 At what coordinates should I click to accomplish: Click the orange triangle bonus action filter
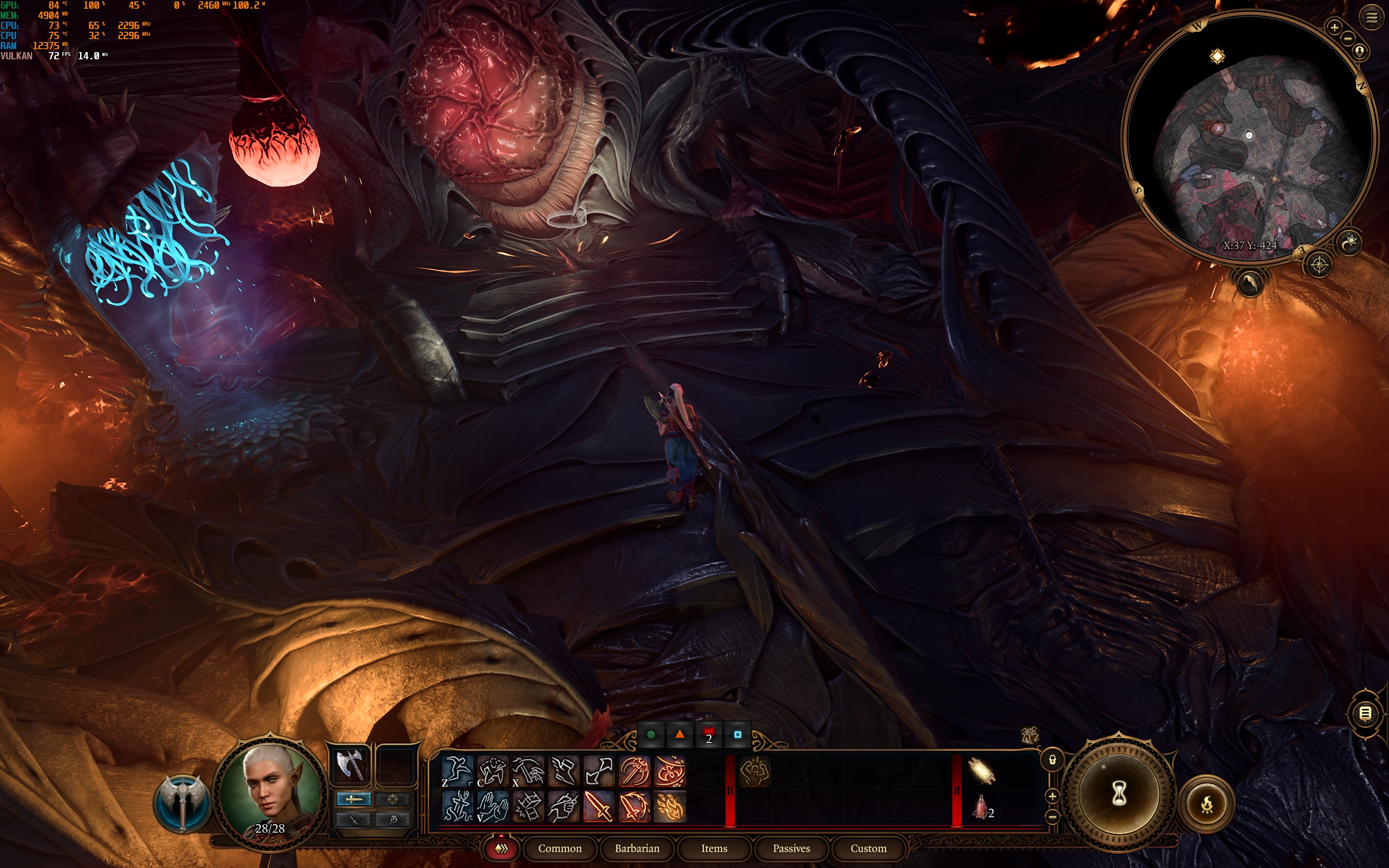click(x=680, y=734)
